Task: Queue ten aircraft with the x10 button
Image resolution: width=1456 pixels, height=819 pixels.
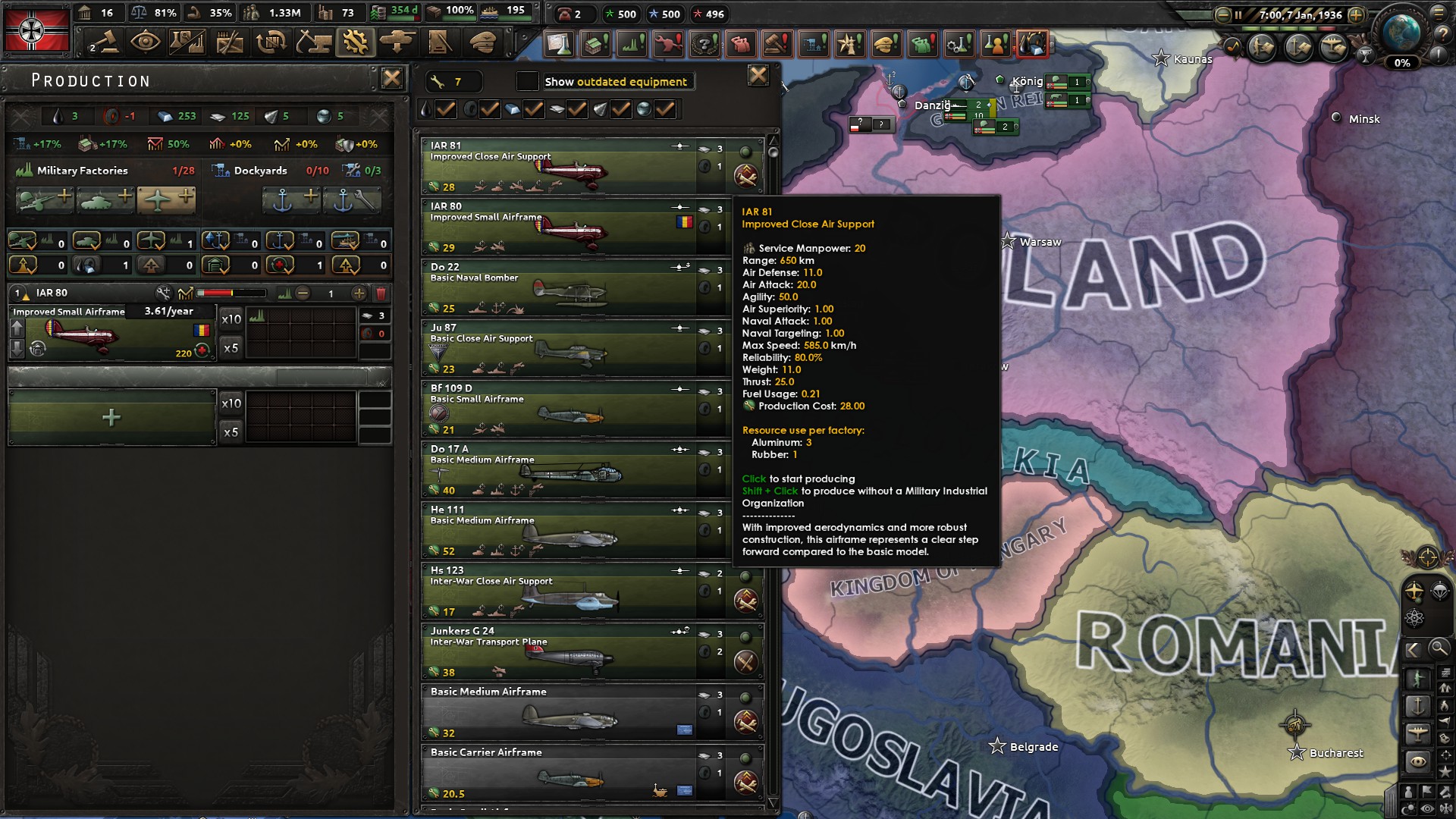Action: coord(232,318)
